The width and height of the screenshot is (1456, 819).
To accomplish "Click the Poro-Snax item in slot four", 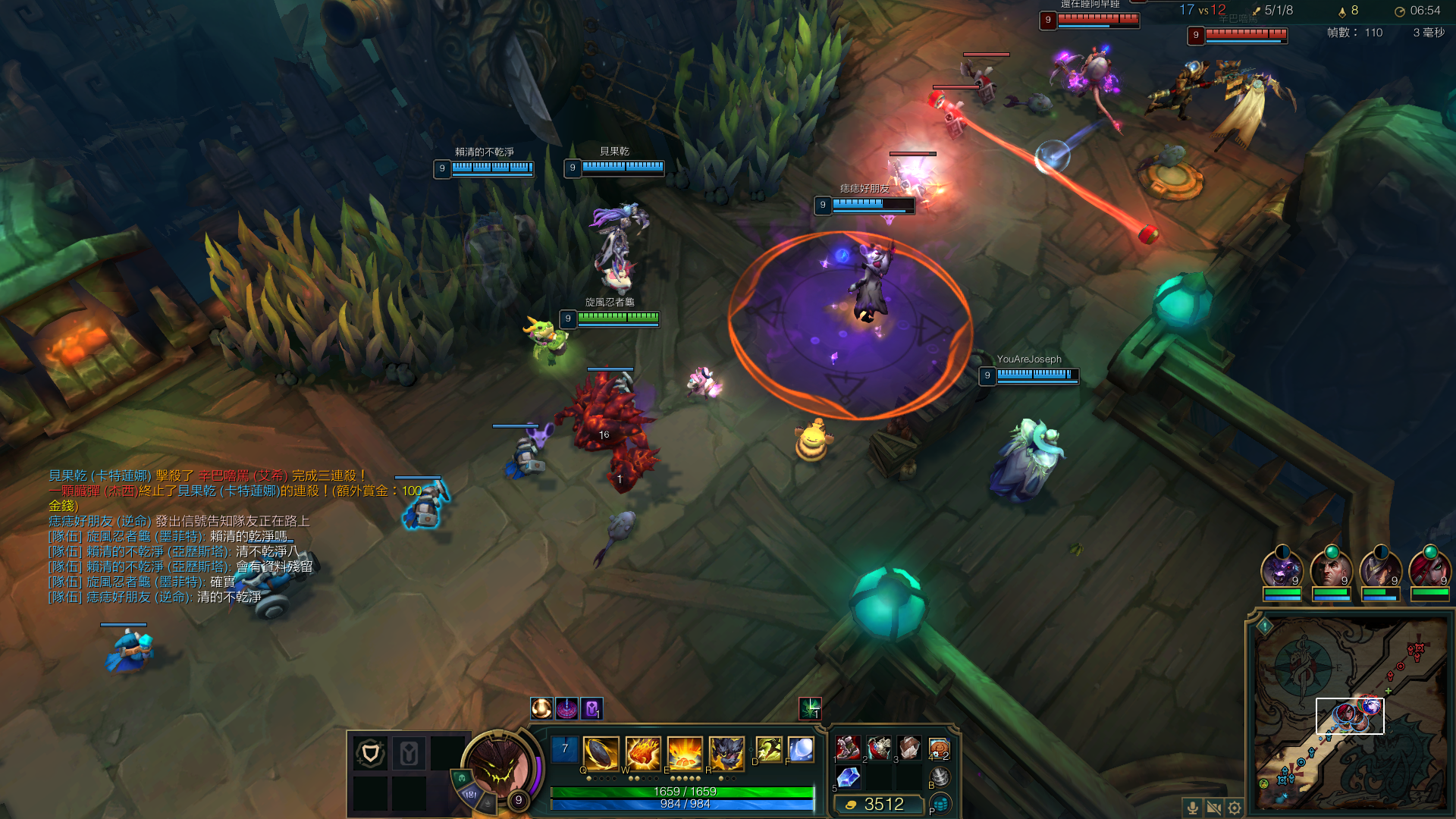I will tap(939, 748).
